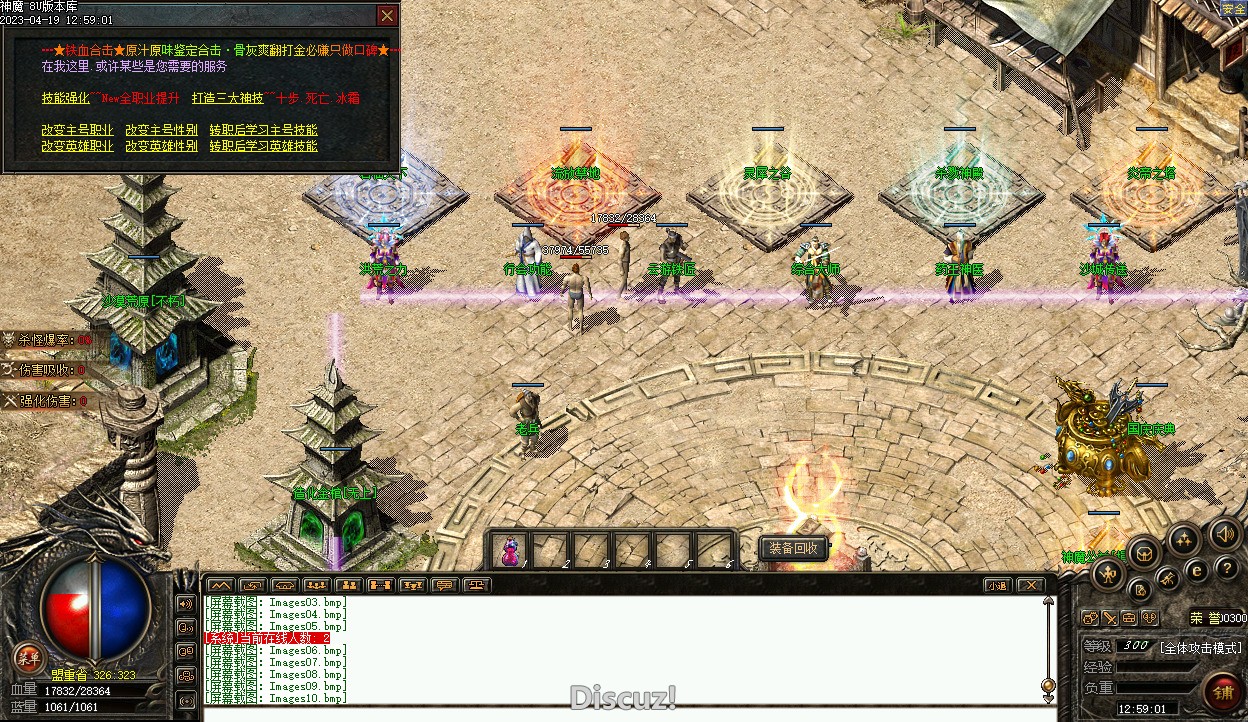Open the three-stars skills round button
Image resolution: width=1248 pixels, height=722 pixels.
pos(1185,541)
